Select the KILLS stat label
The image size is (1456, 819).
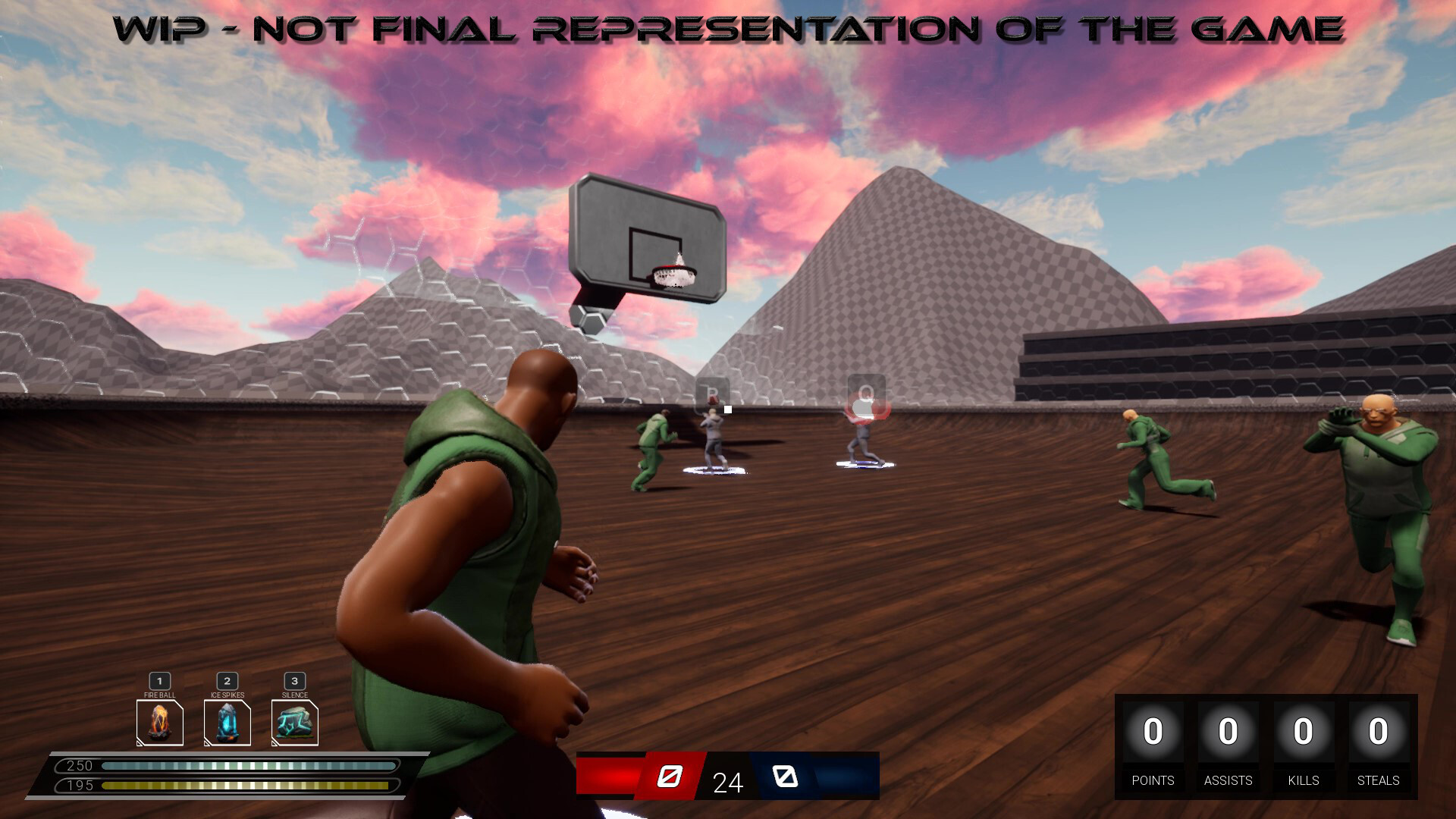click(1304, 780)
